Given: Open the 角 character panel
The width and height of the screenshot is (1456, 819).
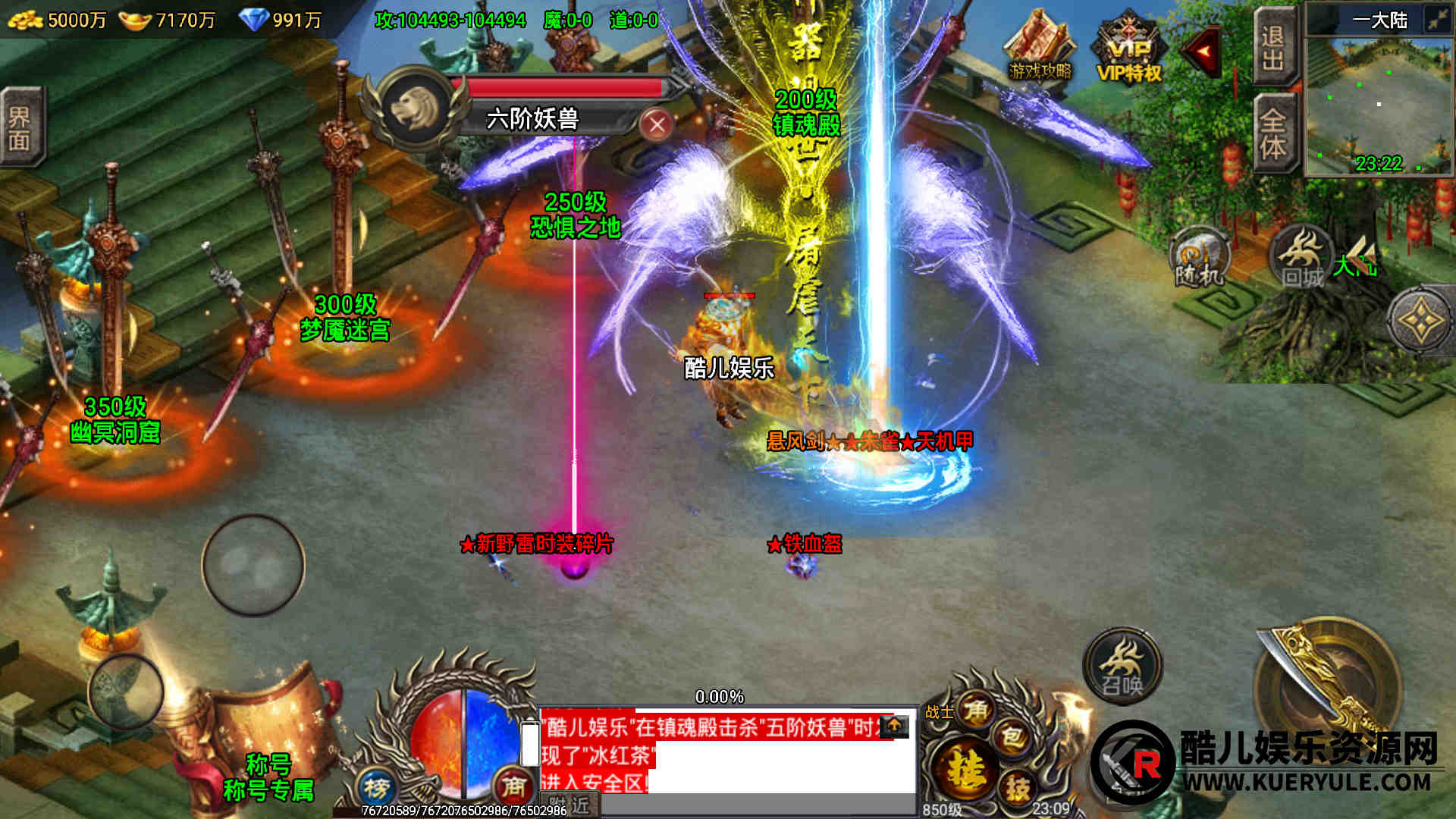Looking at the screenshot, I should tap(975, 711).
